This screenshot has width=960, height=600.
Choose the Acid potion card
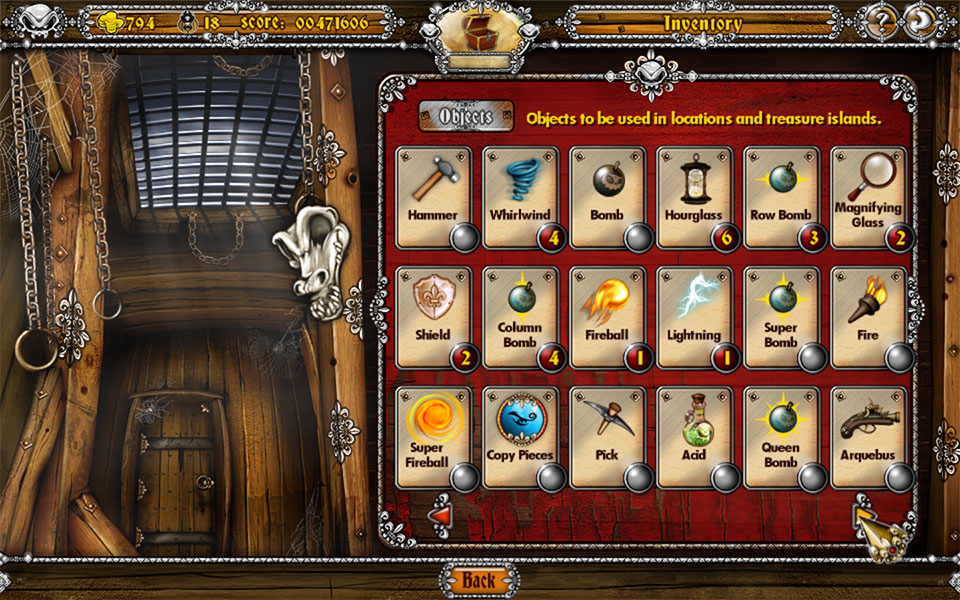click(x=694, y=437)
